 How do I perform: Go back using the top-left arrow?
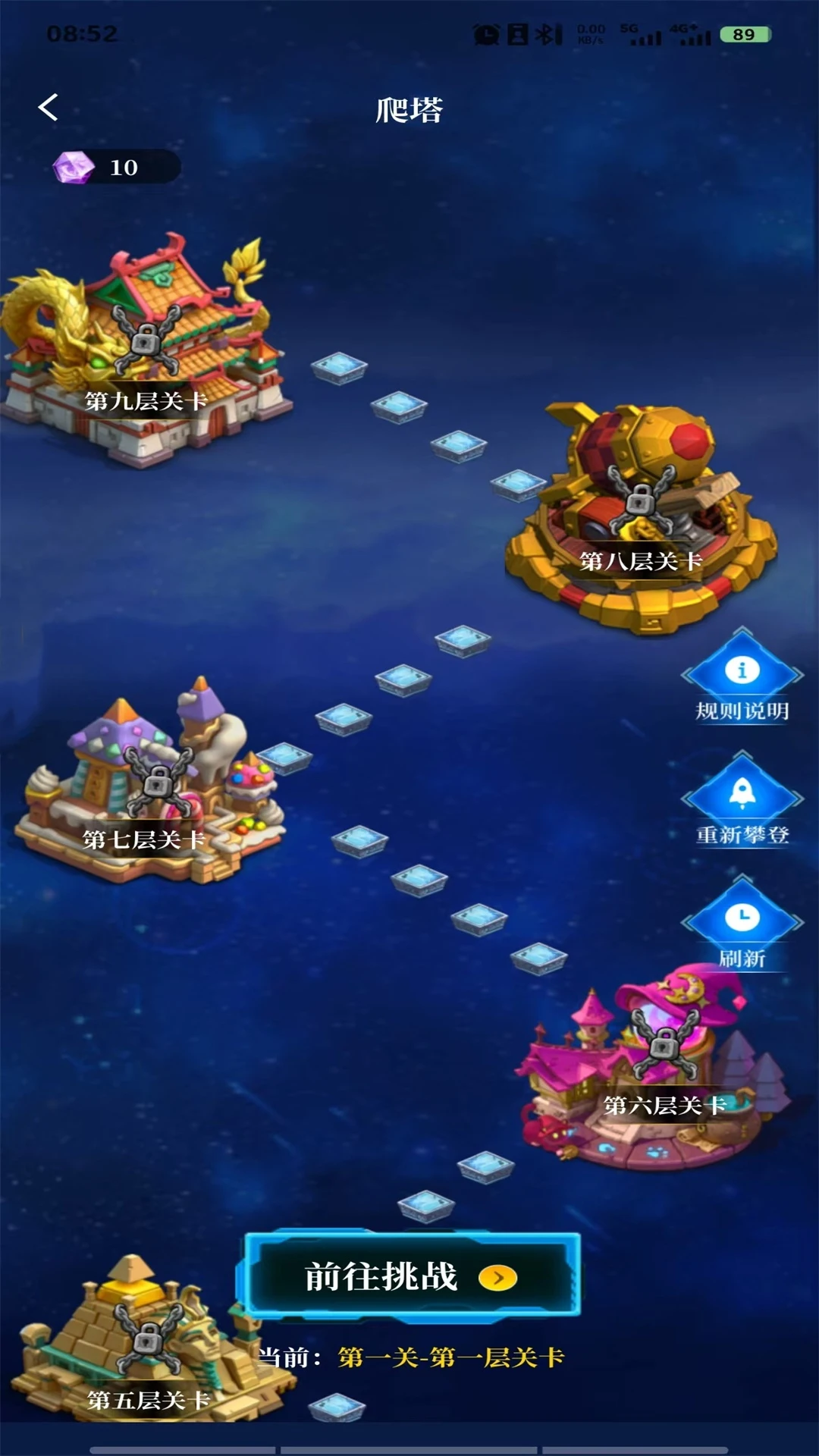(49, 108)
